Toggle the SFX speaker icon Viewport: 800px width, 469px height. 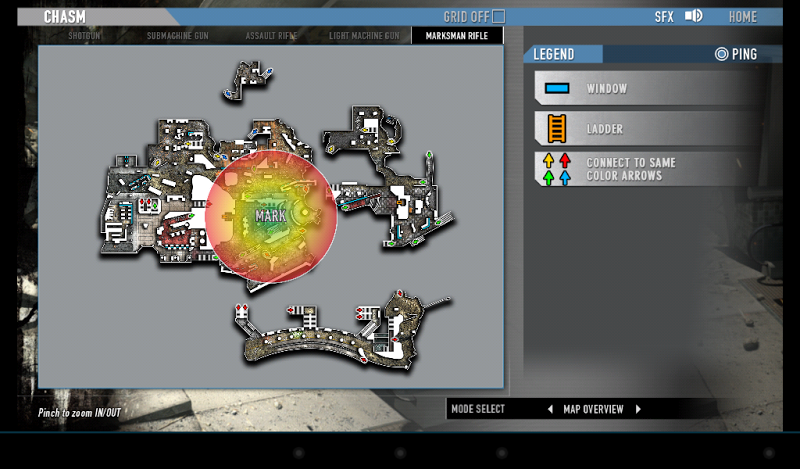tap(694, 16)
